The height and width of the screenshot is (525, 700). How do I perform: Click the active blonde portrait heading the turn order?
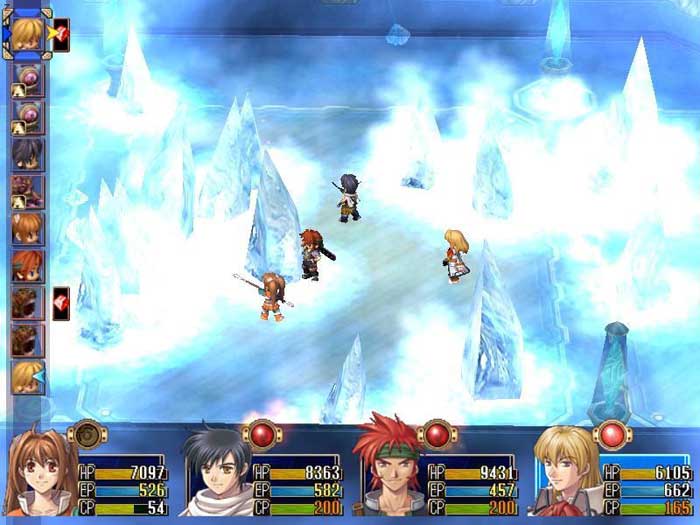(26, 32)
